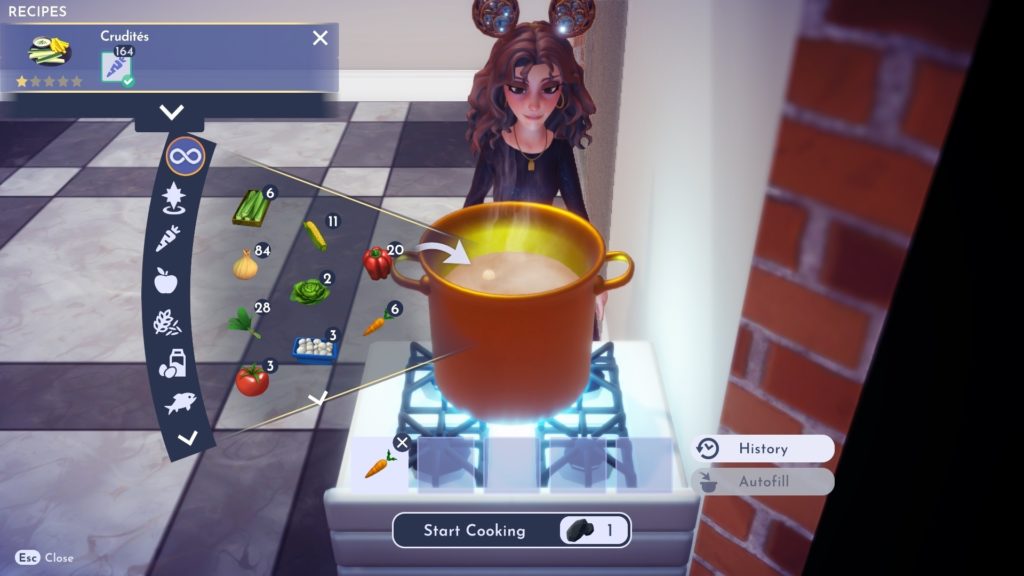Switch to the apple fruit category
This screenshot has height=576, width=1024.
165,281
